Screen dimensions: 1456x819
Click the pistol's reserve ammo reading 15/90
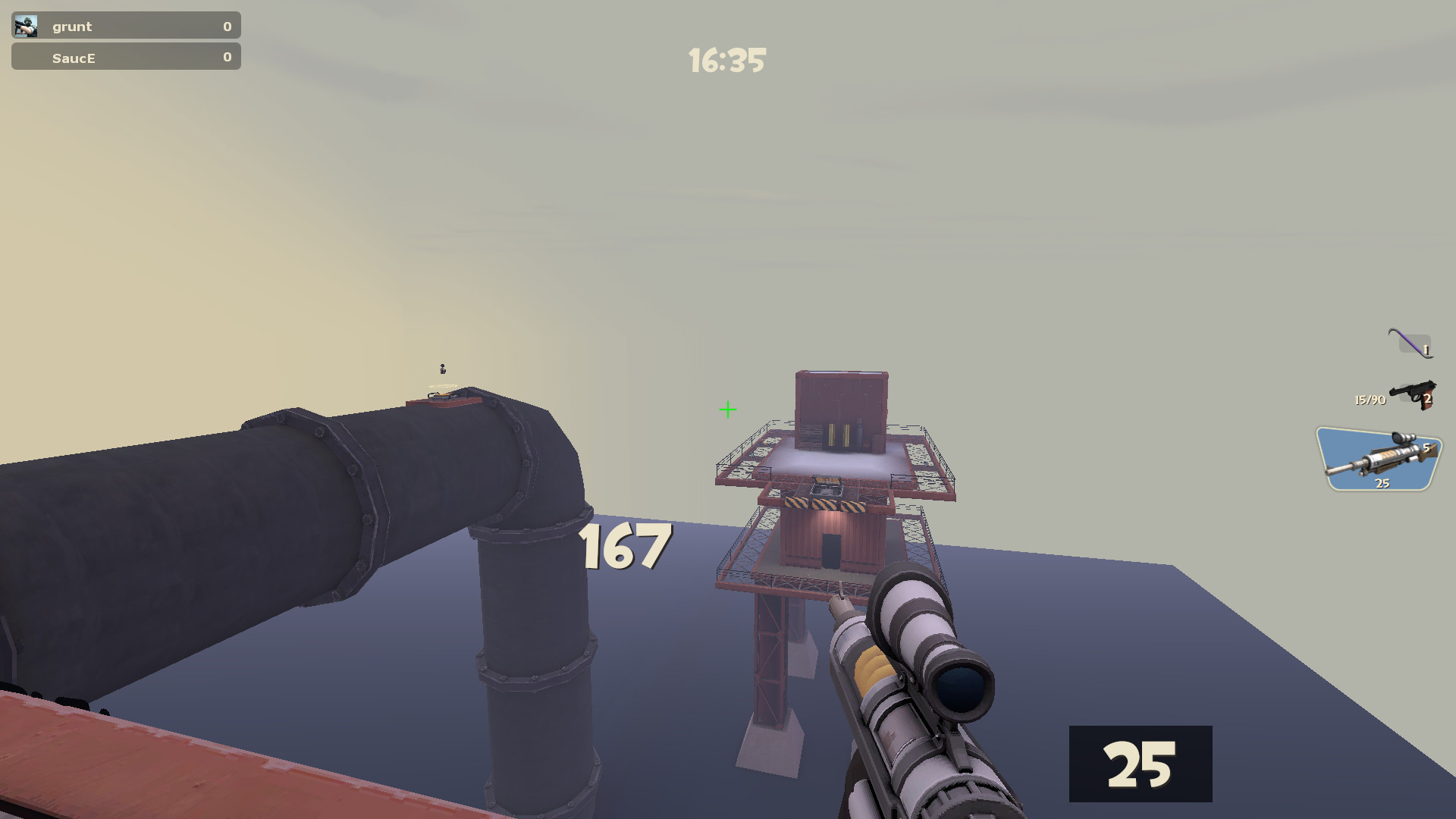pos(1370,400)
